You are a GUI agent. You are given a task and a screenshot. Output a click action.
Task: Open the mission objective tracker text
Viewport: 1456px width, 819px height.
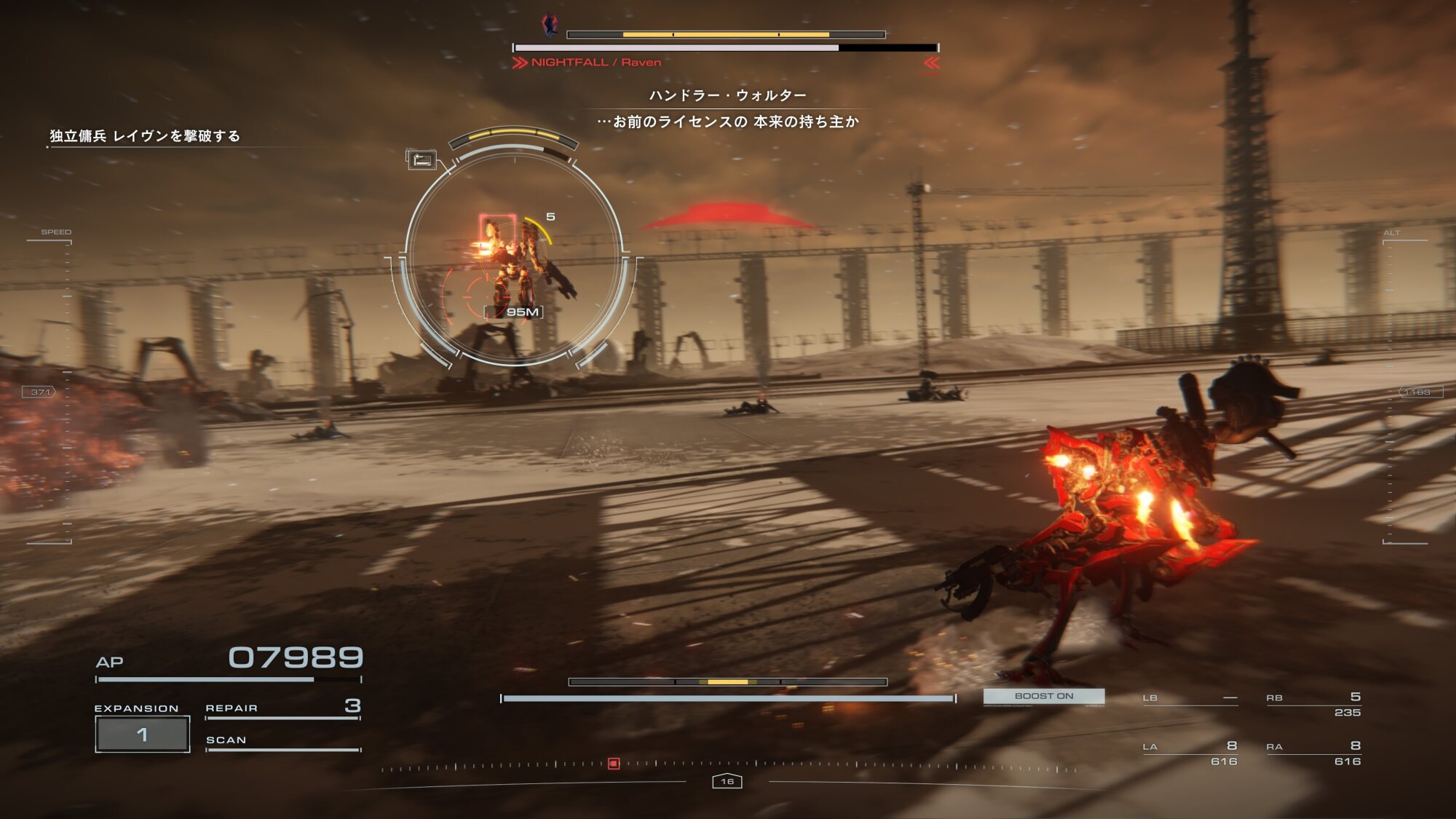(145, 136)
